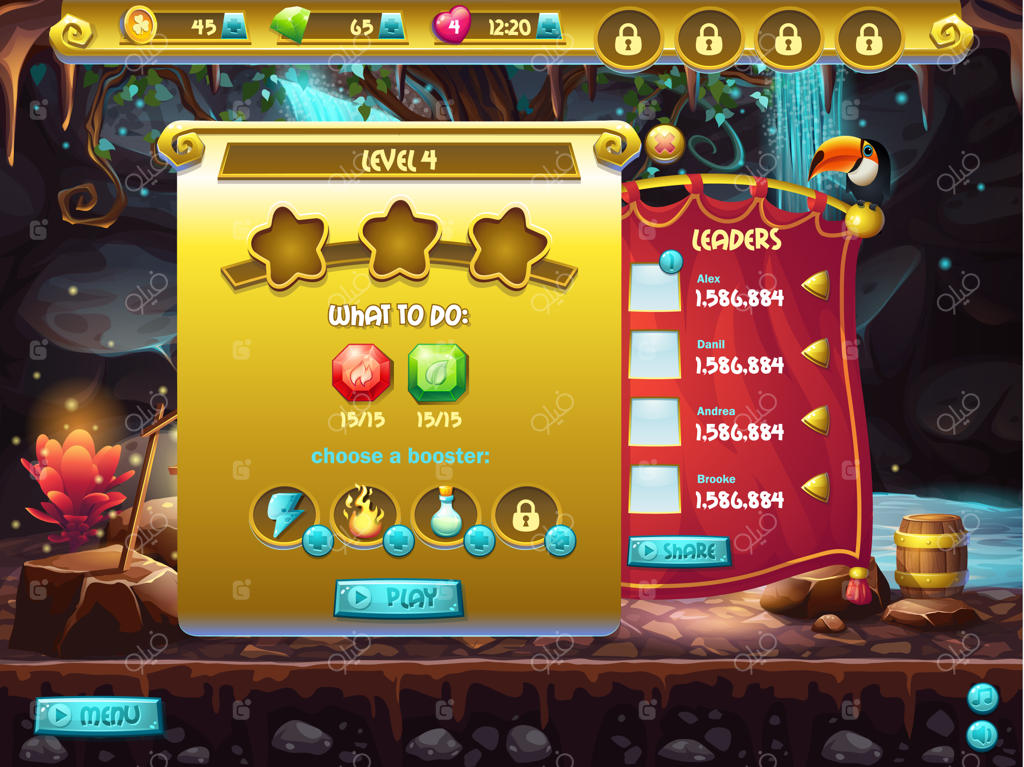This screenshot has height=767, width=1024.
Task: Add more heart lives
Action: click(549, 28)
